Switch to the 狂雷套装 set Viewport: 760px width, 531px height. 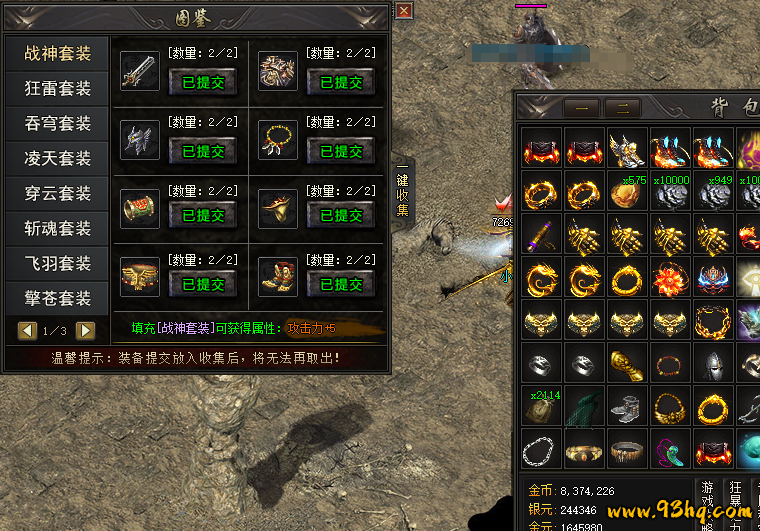(x=58, y=88)
